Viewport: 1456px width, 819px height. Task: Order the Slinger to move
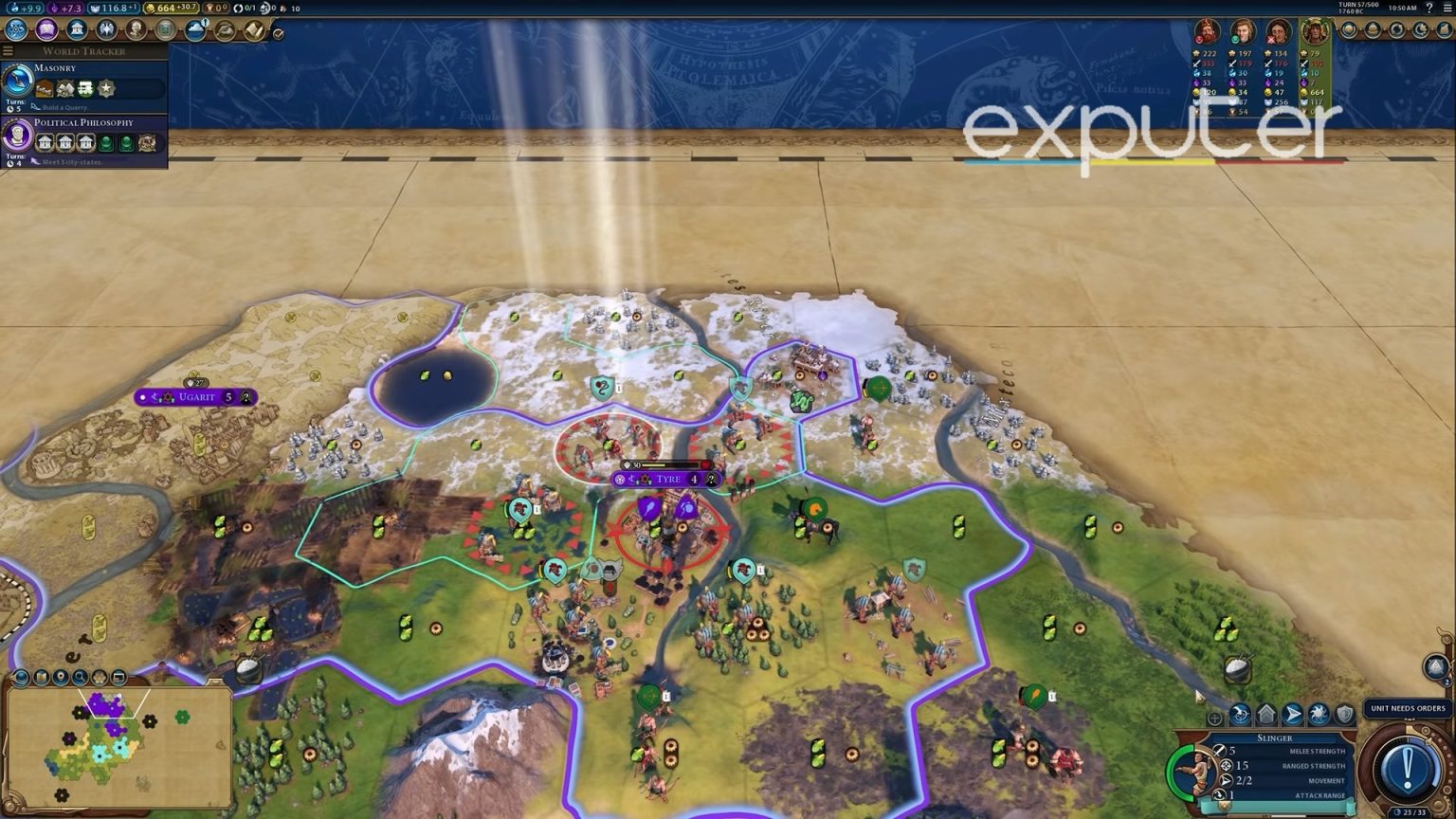[1291, 714]
